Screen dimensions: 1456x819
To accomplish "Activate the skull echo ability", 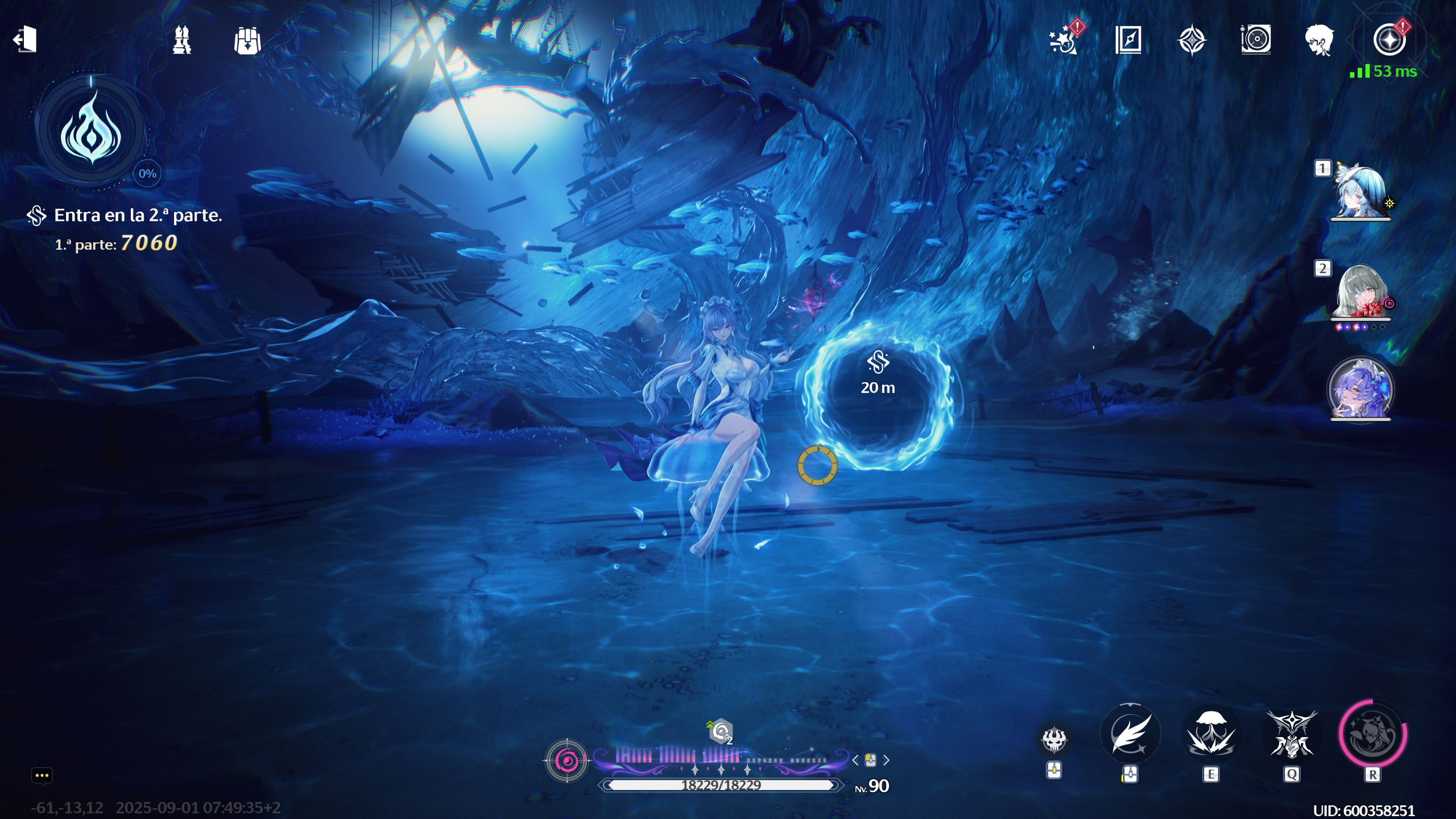I will (x=1054, y=739).
